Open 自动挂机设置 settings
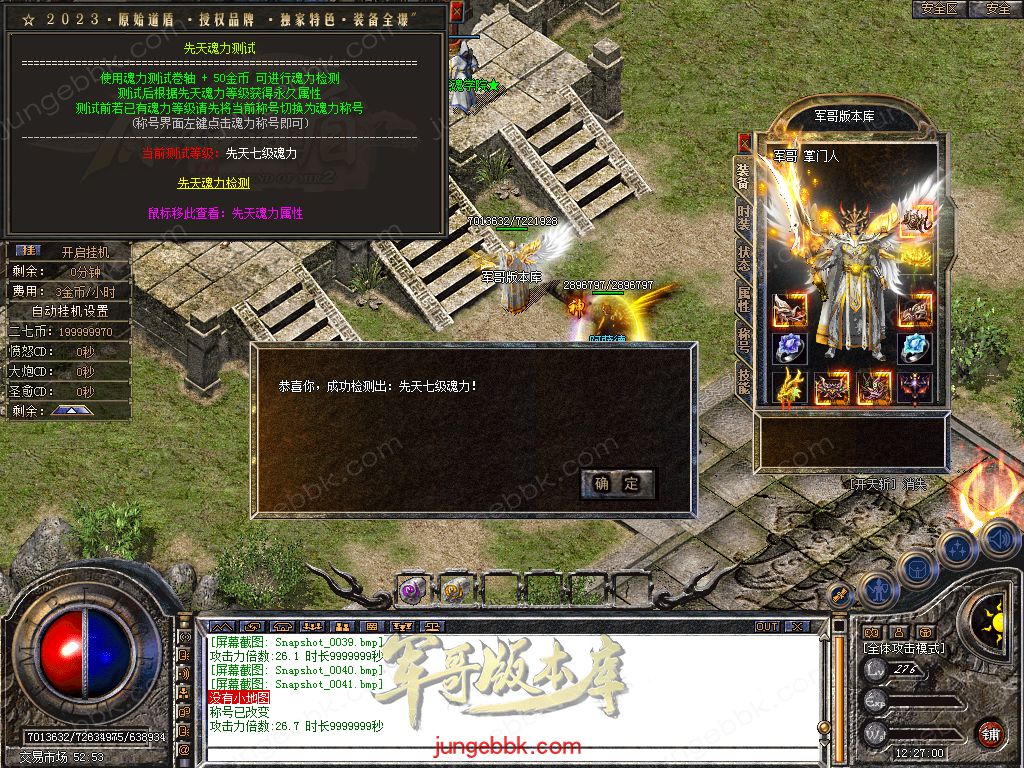 (69, 311)
